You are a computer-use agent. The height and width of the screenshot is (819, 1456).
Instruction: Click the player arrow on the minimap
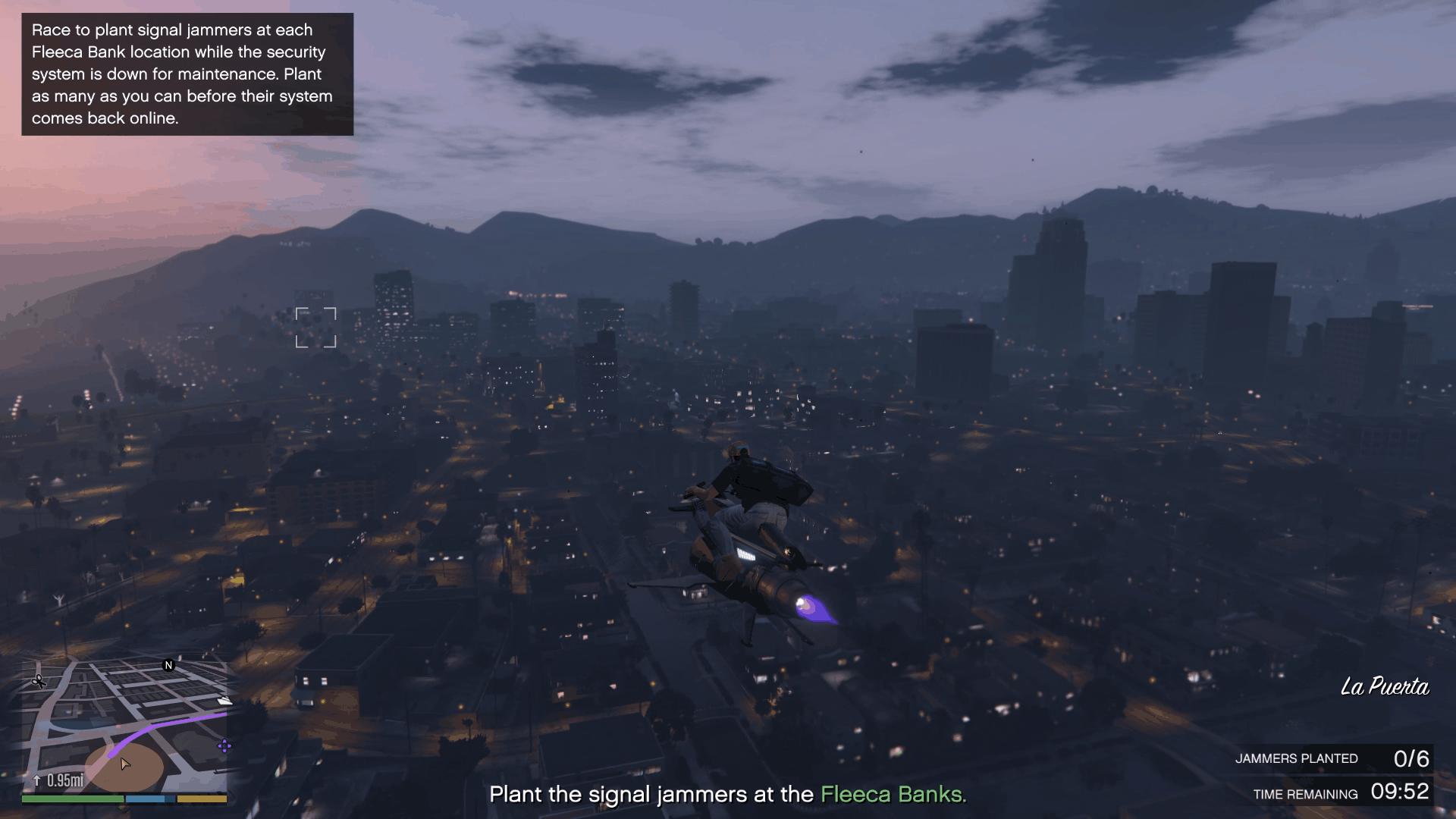coord(125,764)
